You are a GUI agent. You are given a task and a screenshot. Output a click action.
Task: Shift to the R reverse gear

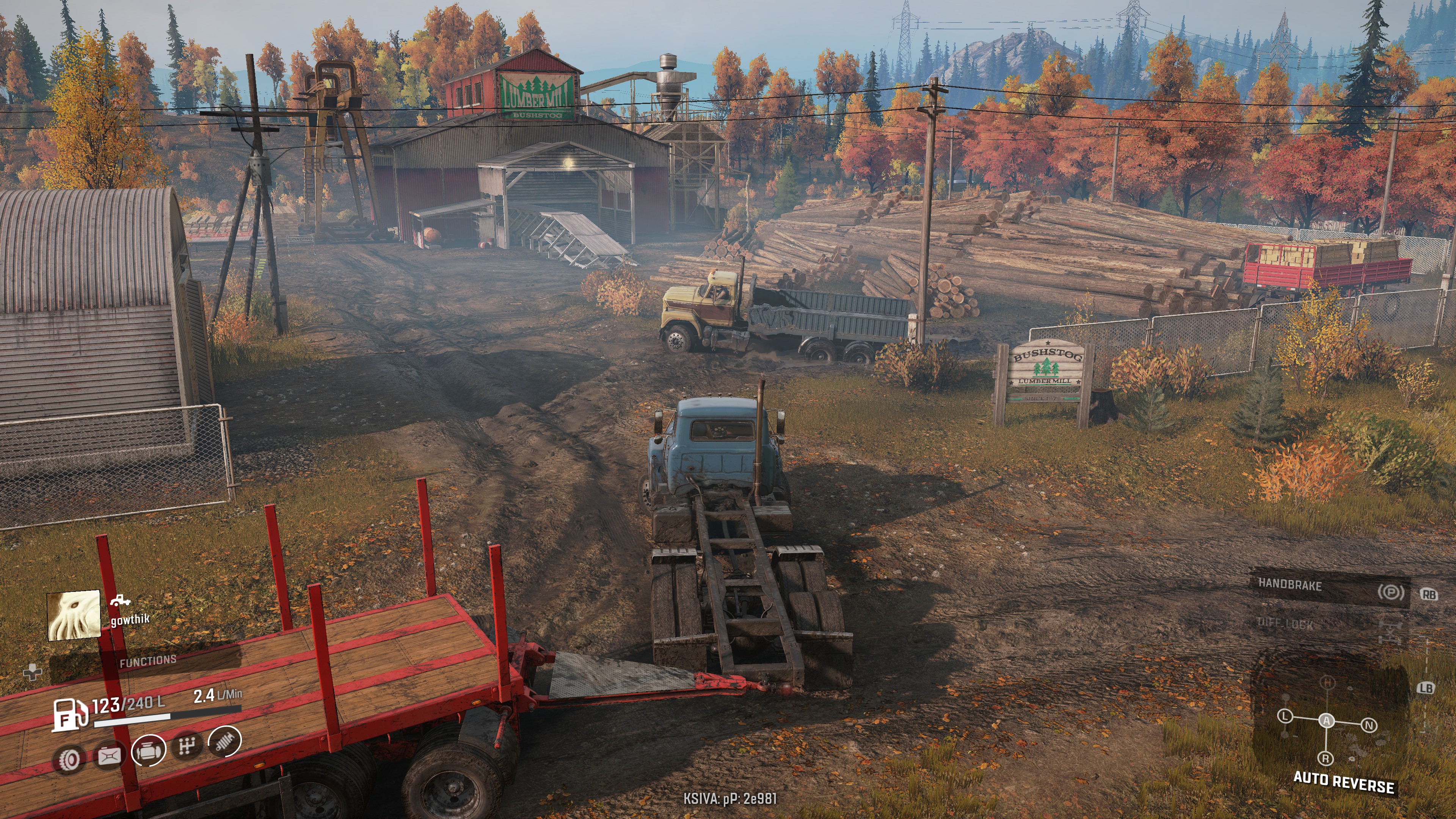click(1326, 758)
